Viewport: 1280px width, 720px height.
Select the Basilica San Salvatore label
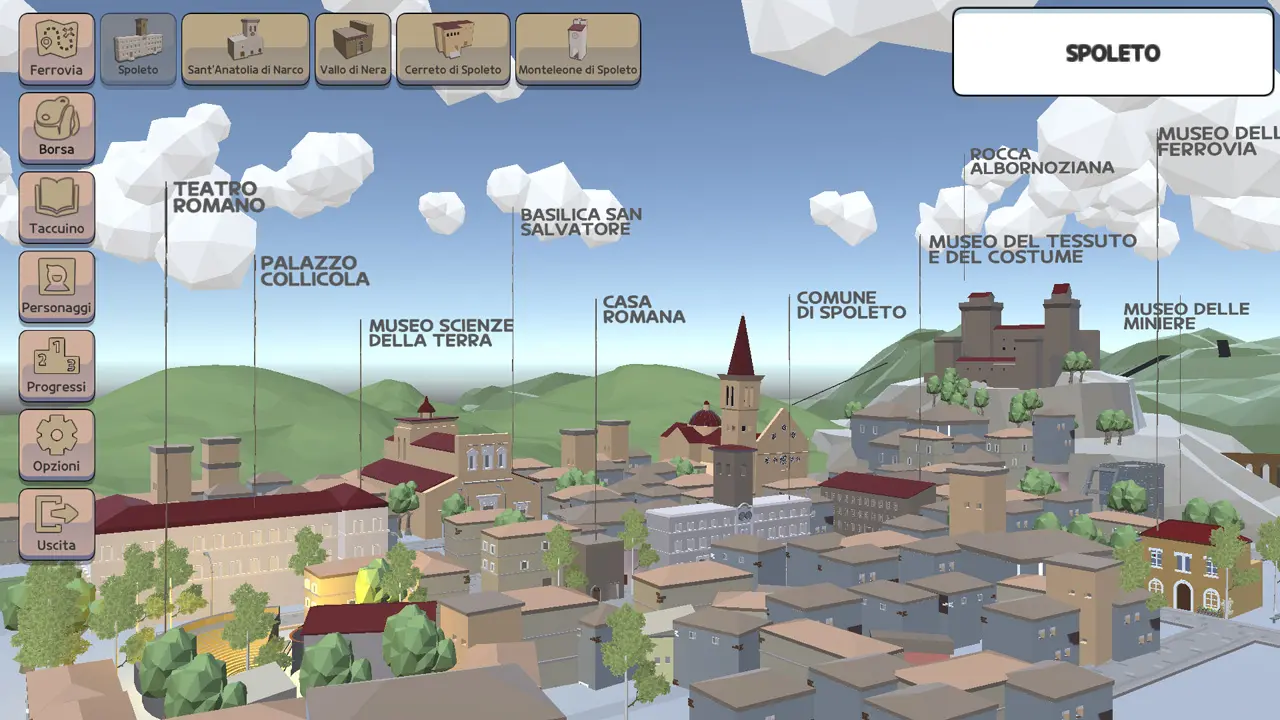(x=581, y=222)
